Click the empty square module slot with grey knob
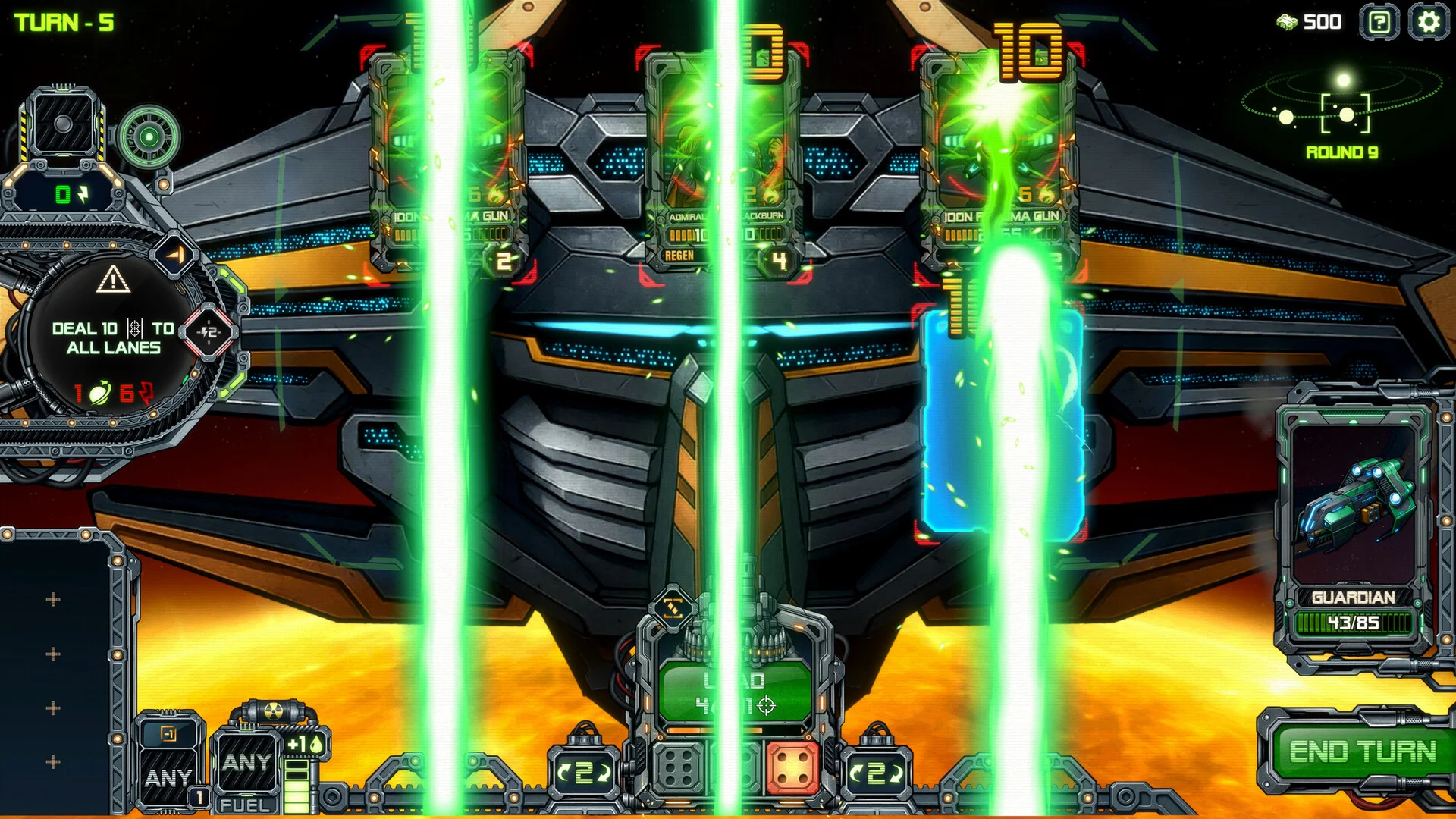 click(64, 124)
